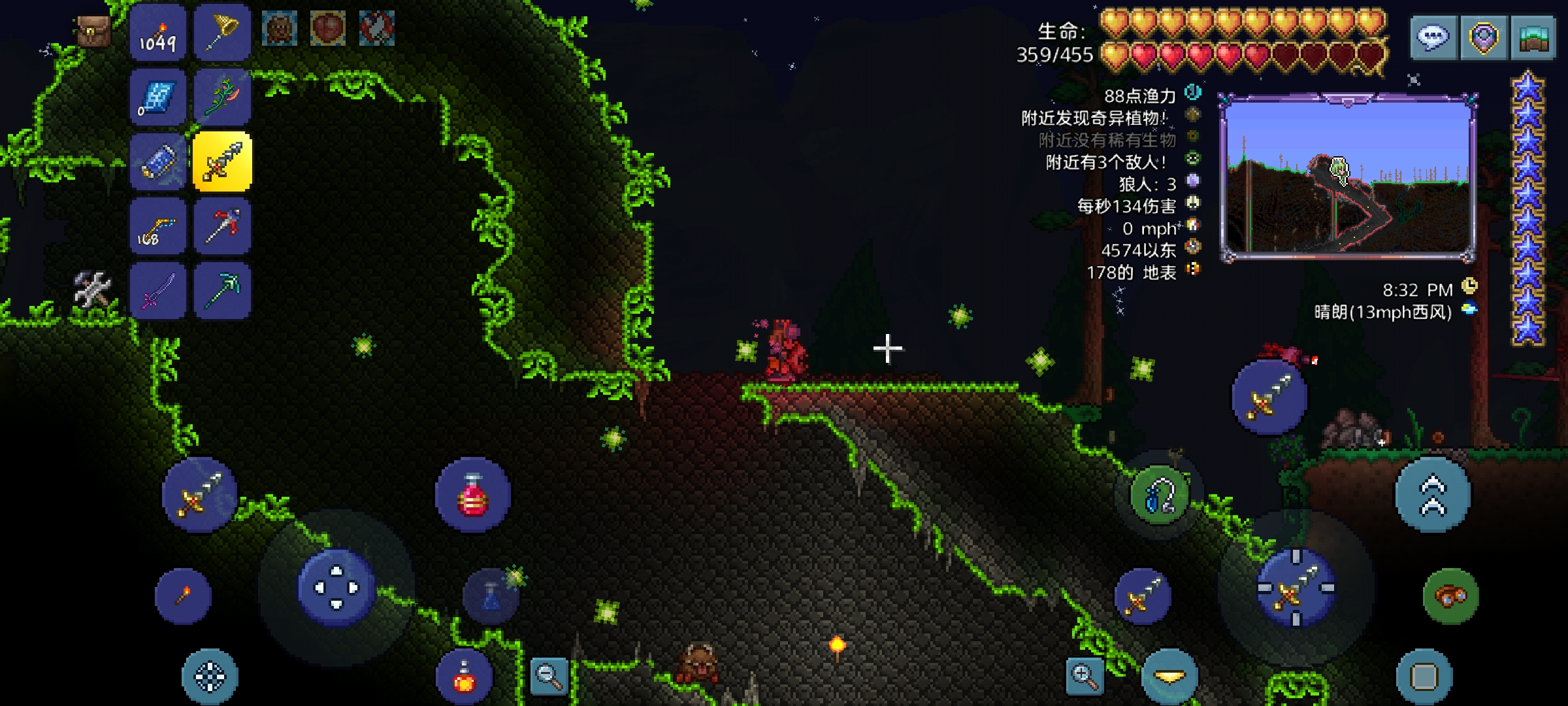The height and width of the screenshot is (706, 1568).
Task: Use the blue mana potion button
Action: 491,596
